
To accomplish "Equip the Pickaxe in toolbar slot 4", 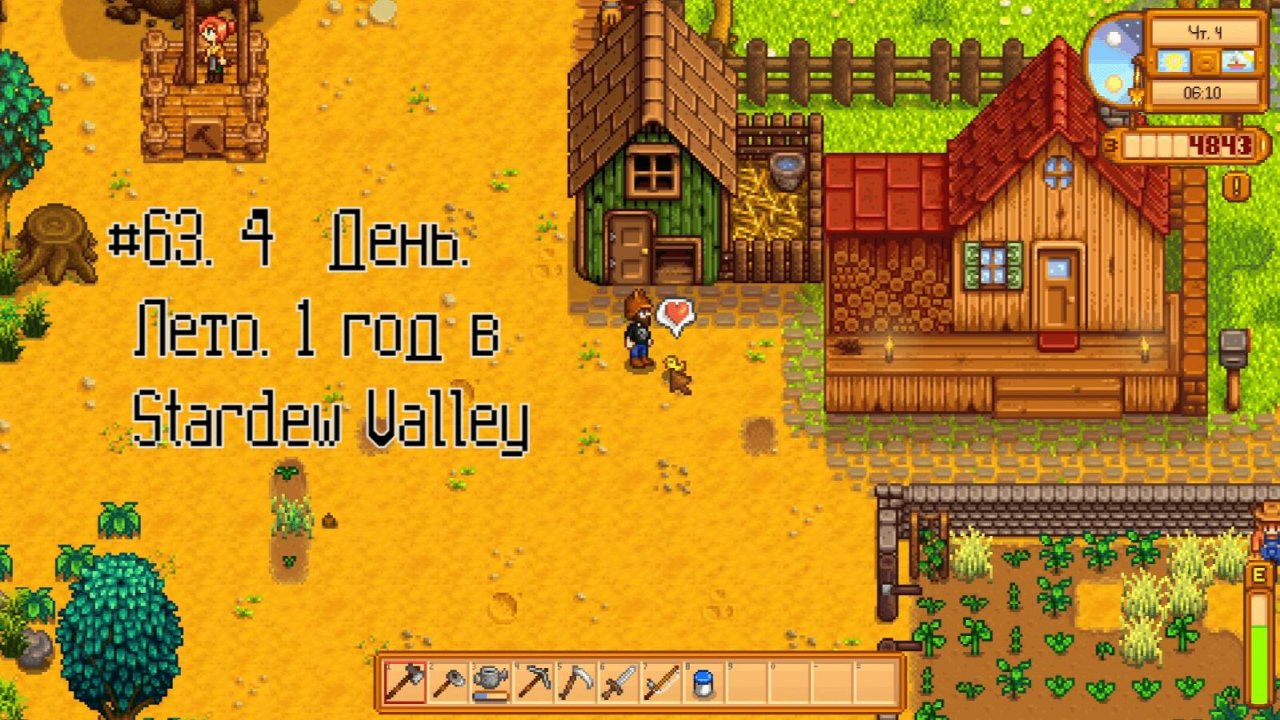I will [533, 683].
